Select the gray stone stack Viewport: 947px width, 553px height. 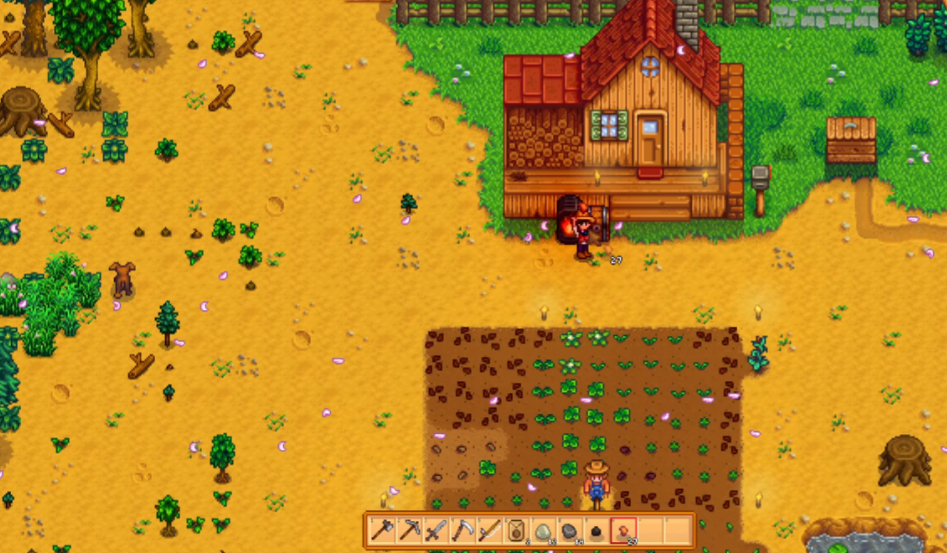pos(570,530)
